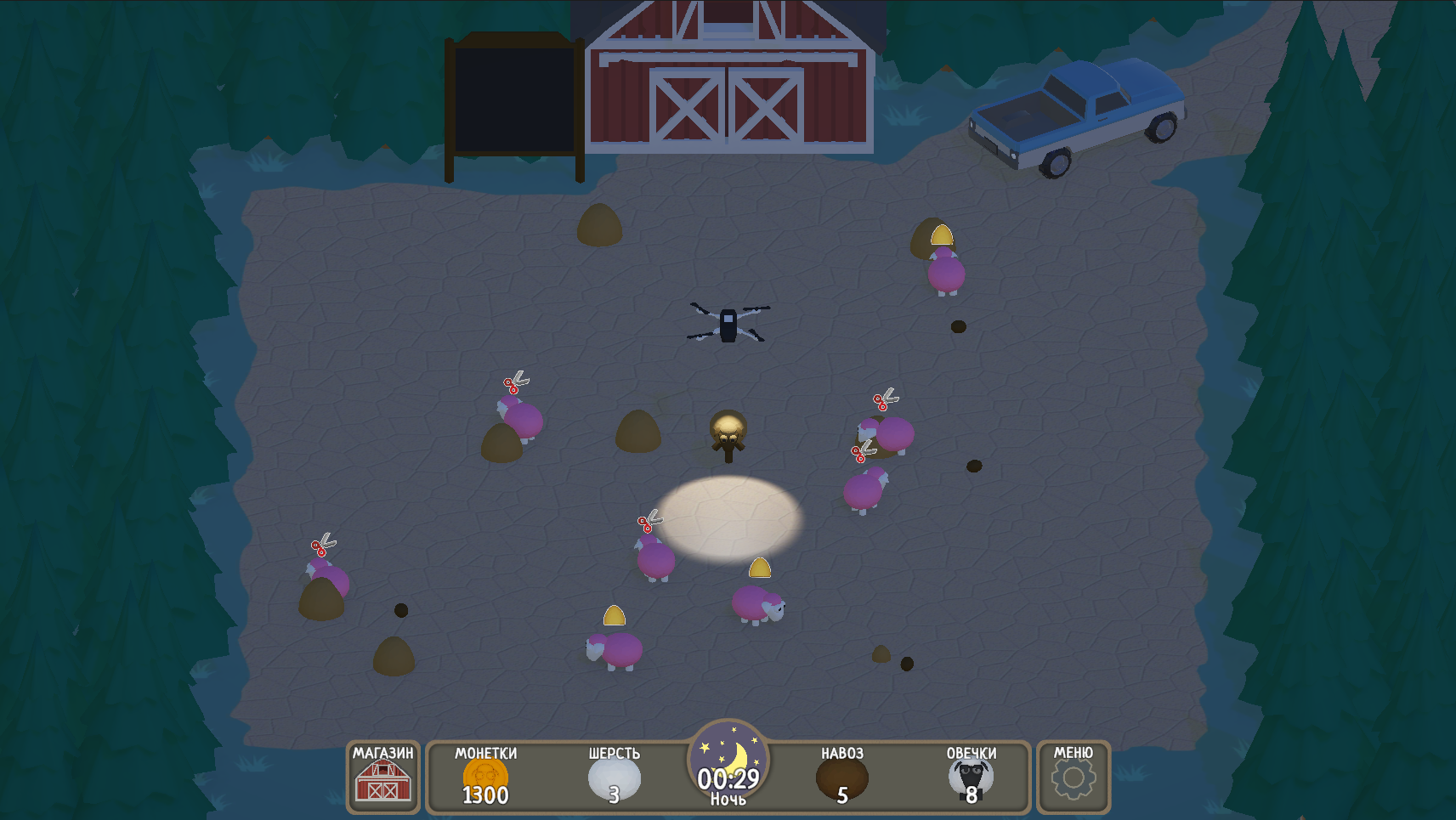Select the wool ball icon under ШЕРСТЬ
Screen dimensions: 1456x820
pyautogui.click(x=614, y=778)
